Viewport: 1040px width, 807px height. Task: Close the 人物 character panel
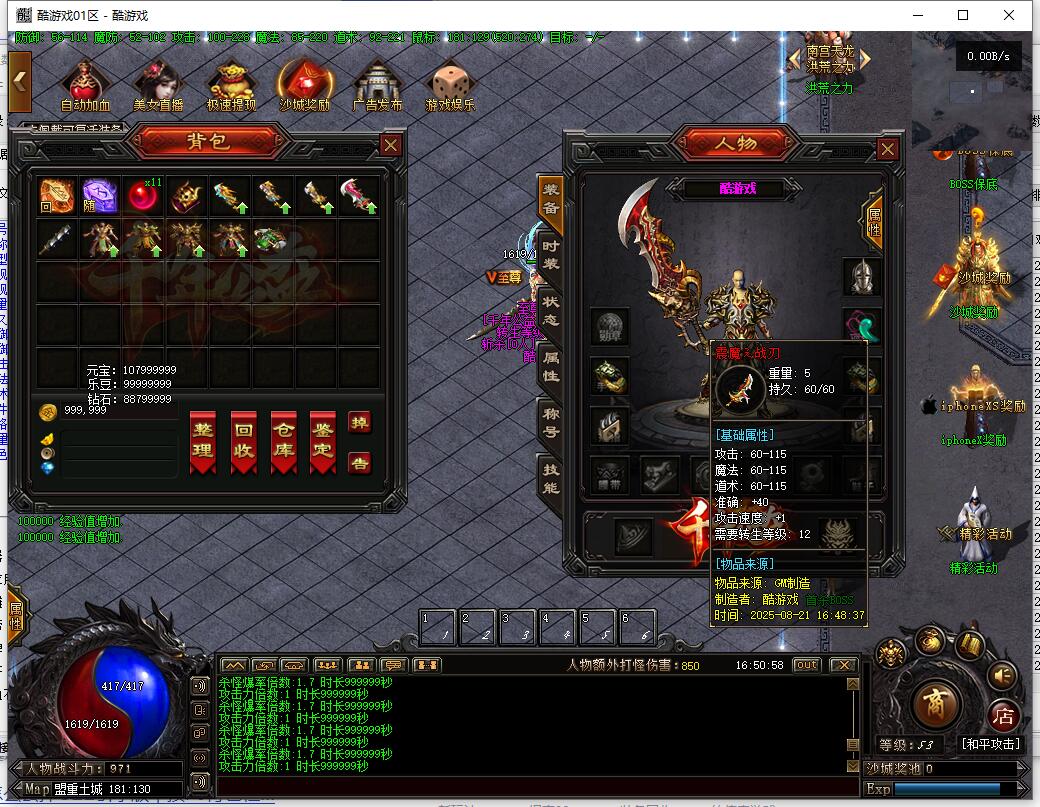point(887,149)
